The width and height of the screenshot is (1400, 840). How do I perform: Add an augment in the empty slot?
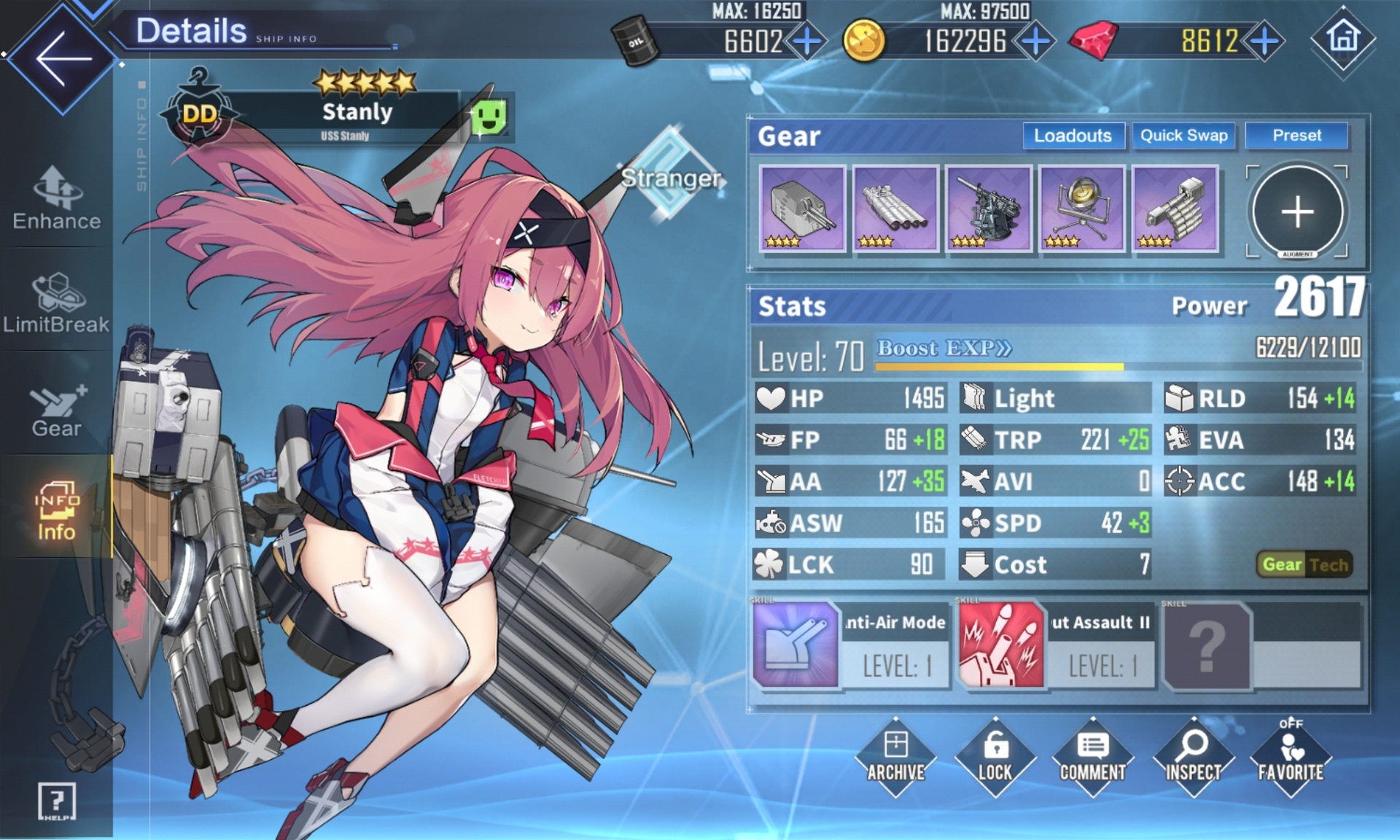click(x=1297, y=212)
